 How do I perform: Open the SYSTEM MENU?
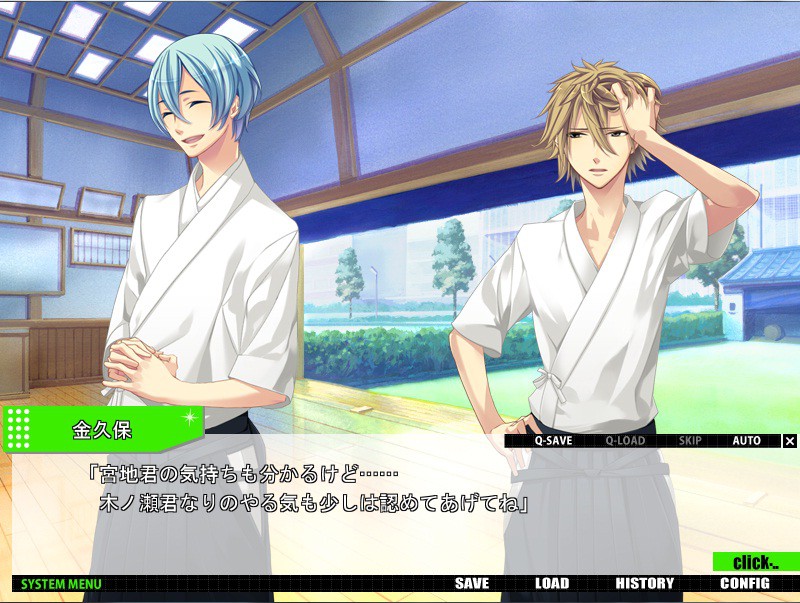pos(61,584)
